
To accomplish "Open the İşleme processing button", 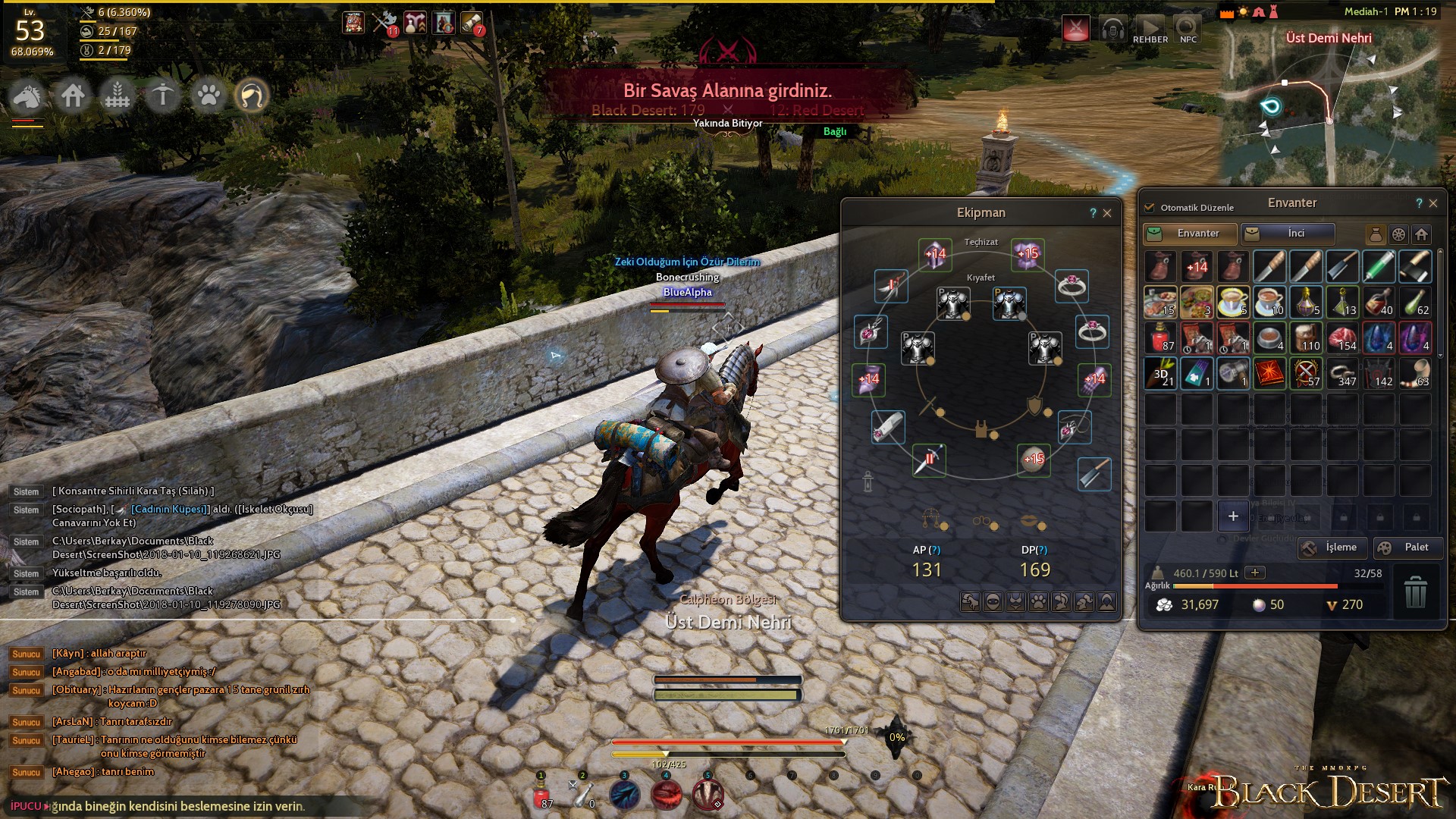I will tap(1332, 548).
